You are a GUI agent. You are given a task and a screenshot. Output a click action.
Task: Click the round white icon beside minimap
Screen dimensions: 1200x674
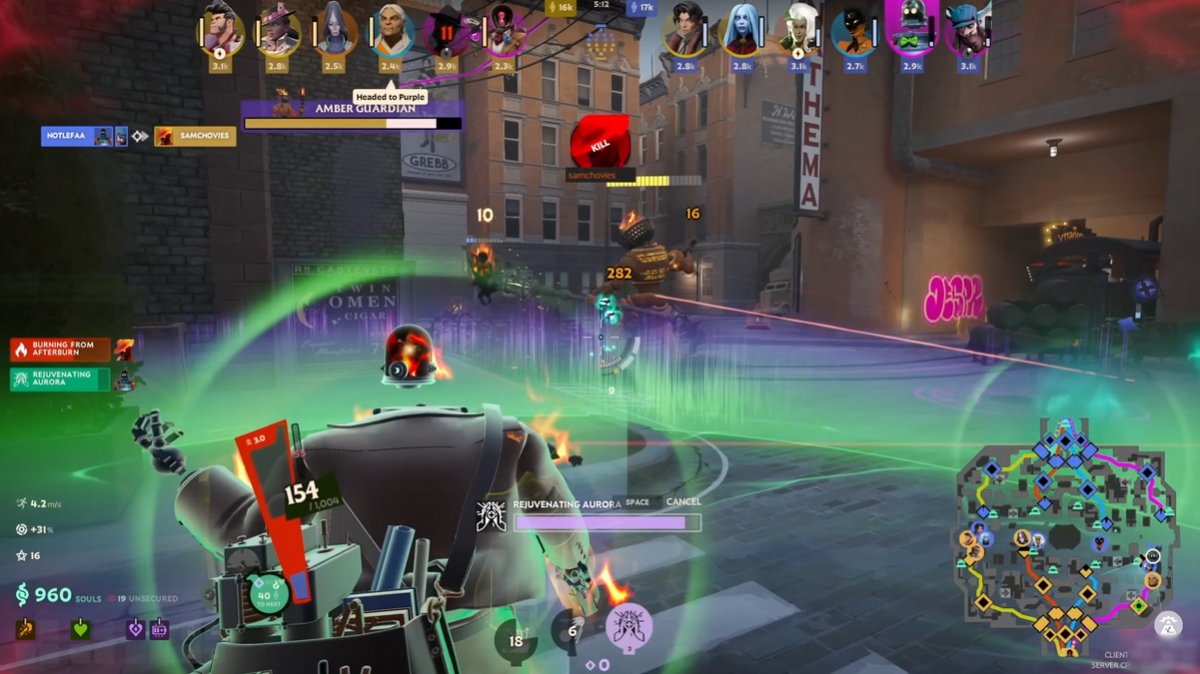click(1167, 624)
